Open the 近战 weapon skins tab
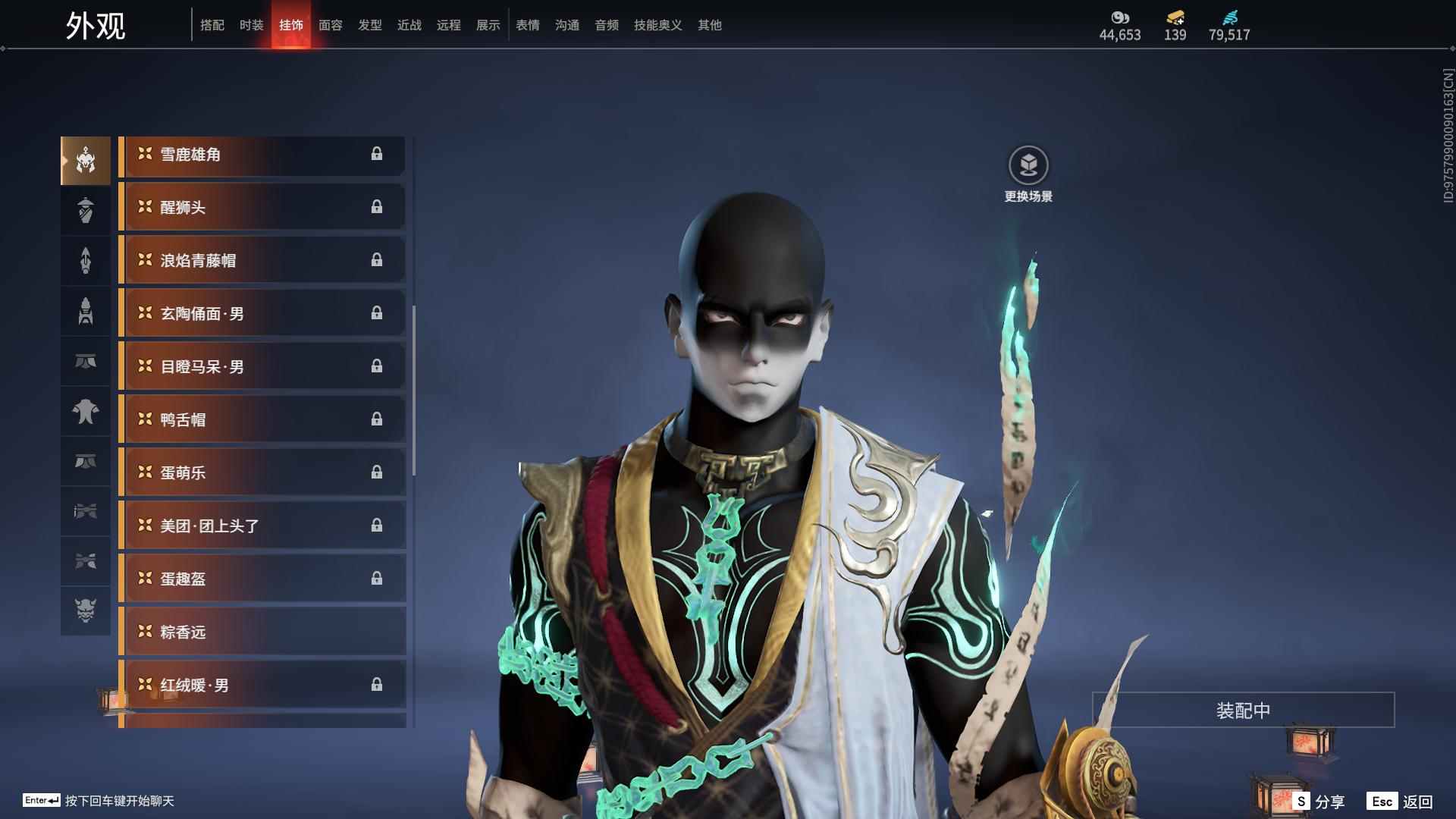 (409, 25)
